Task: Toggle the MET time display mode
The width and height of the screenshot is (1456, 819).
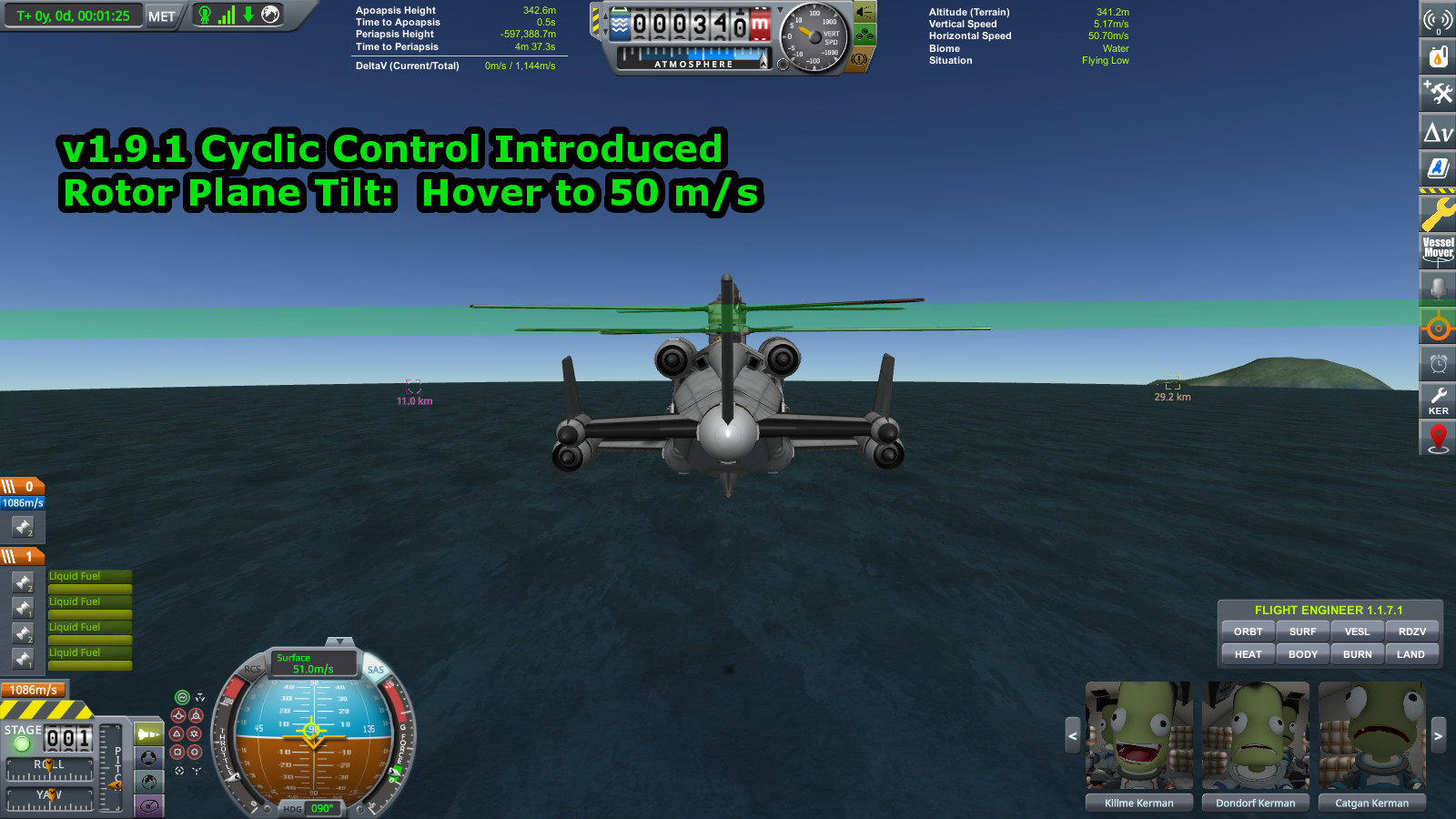Action: click(162, 16)
